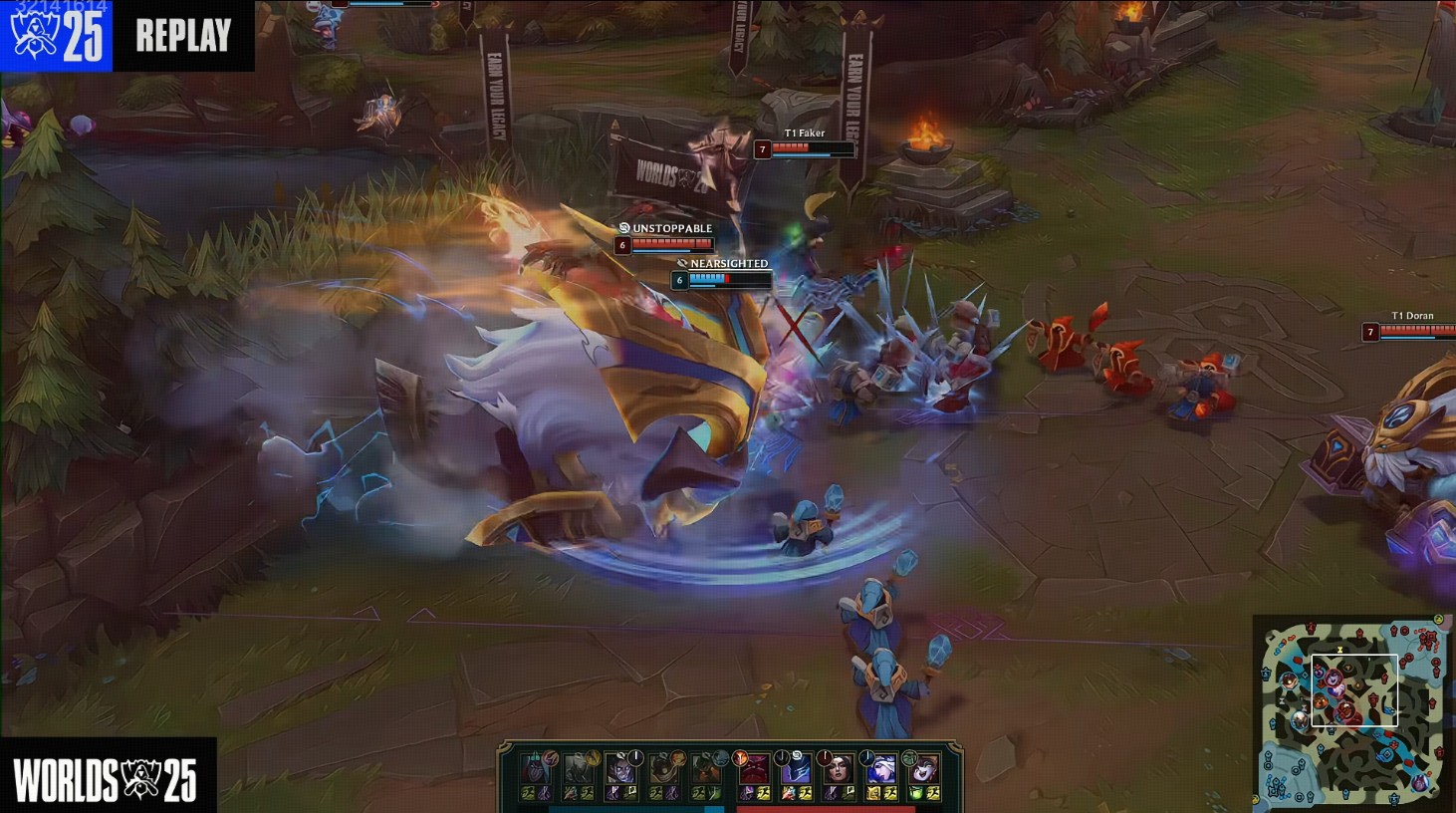Pick the purple hooded champion portrait
Viewport: 1456px width, 813px height.
coord(796,768)
